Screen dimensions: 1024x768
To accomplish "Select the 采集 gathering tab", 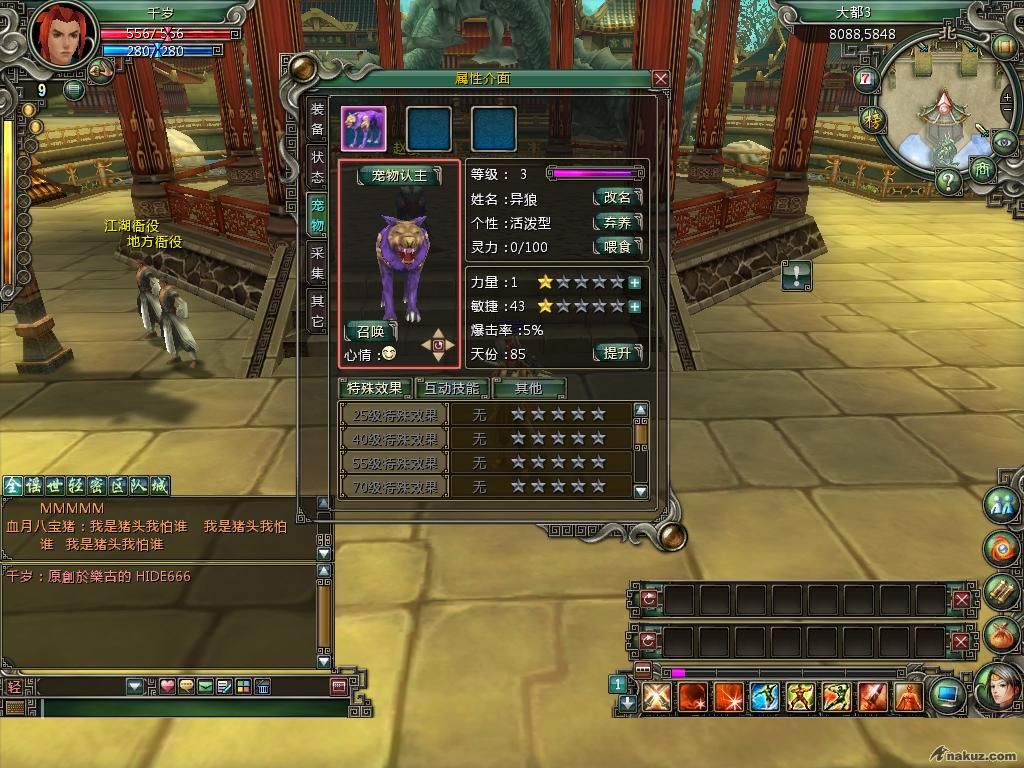I will point(316,263).
